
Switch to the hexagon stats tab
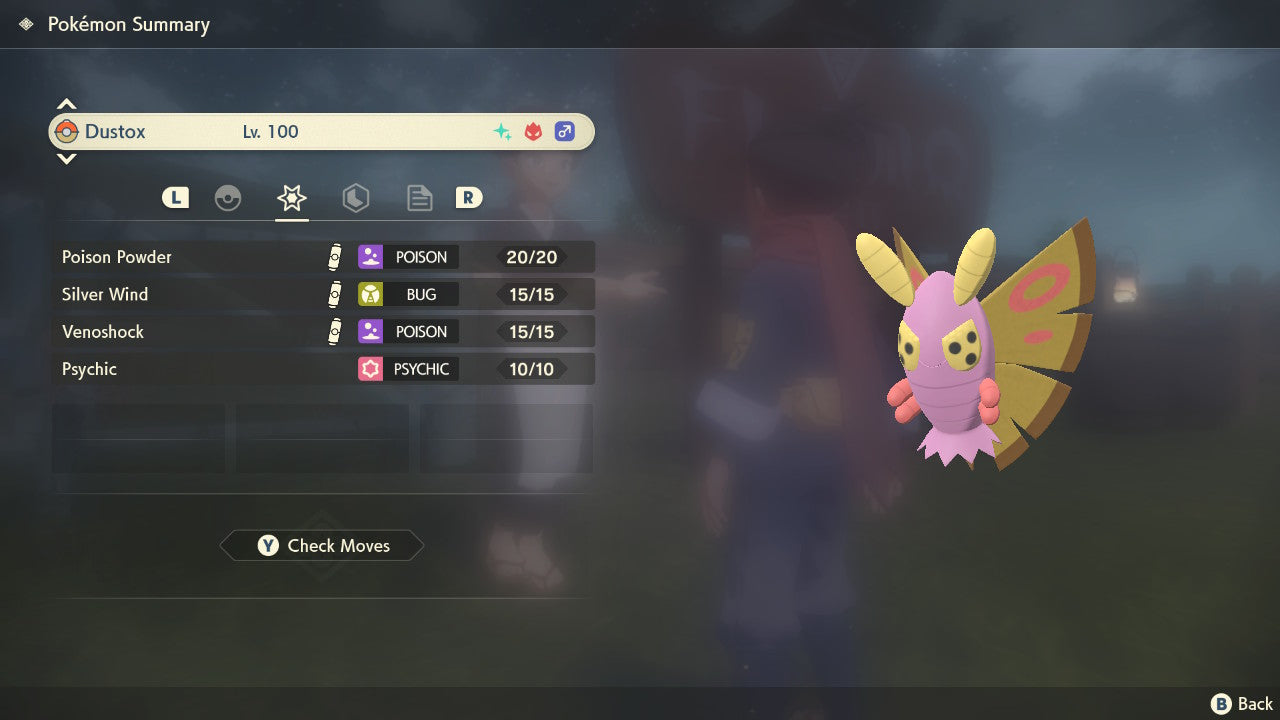point(356,198)
